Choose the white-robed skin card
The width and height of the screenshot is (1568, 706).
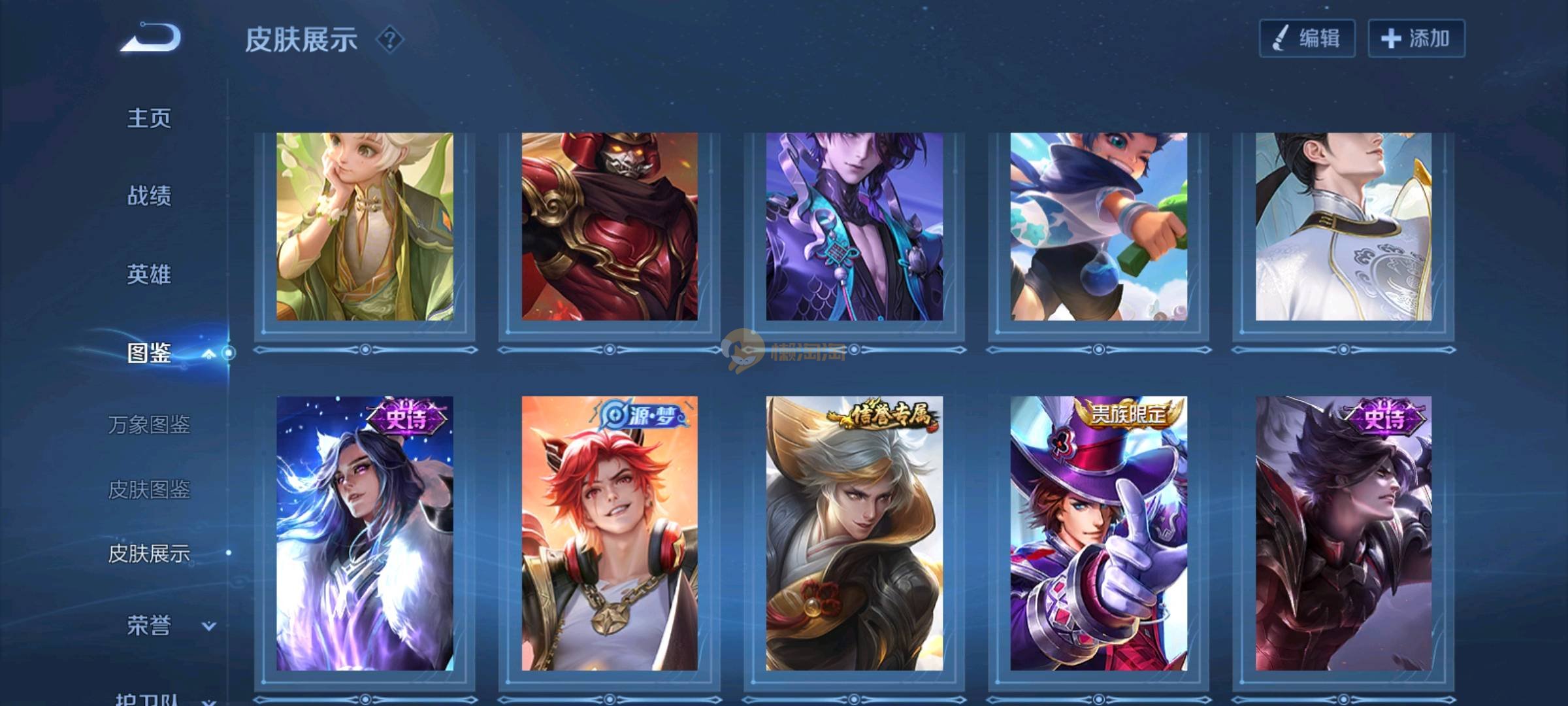[x=1343, y=227]
